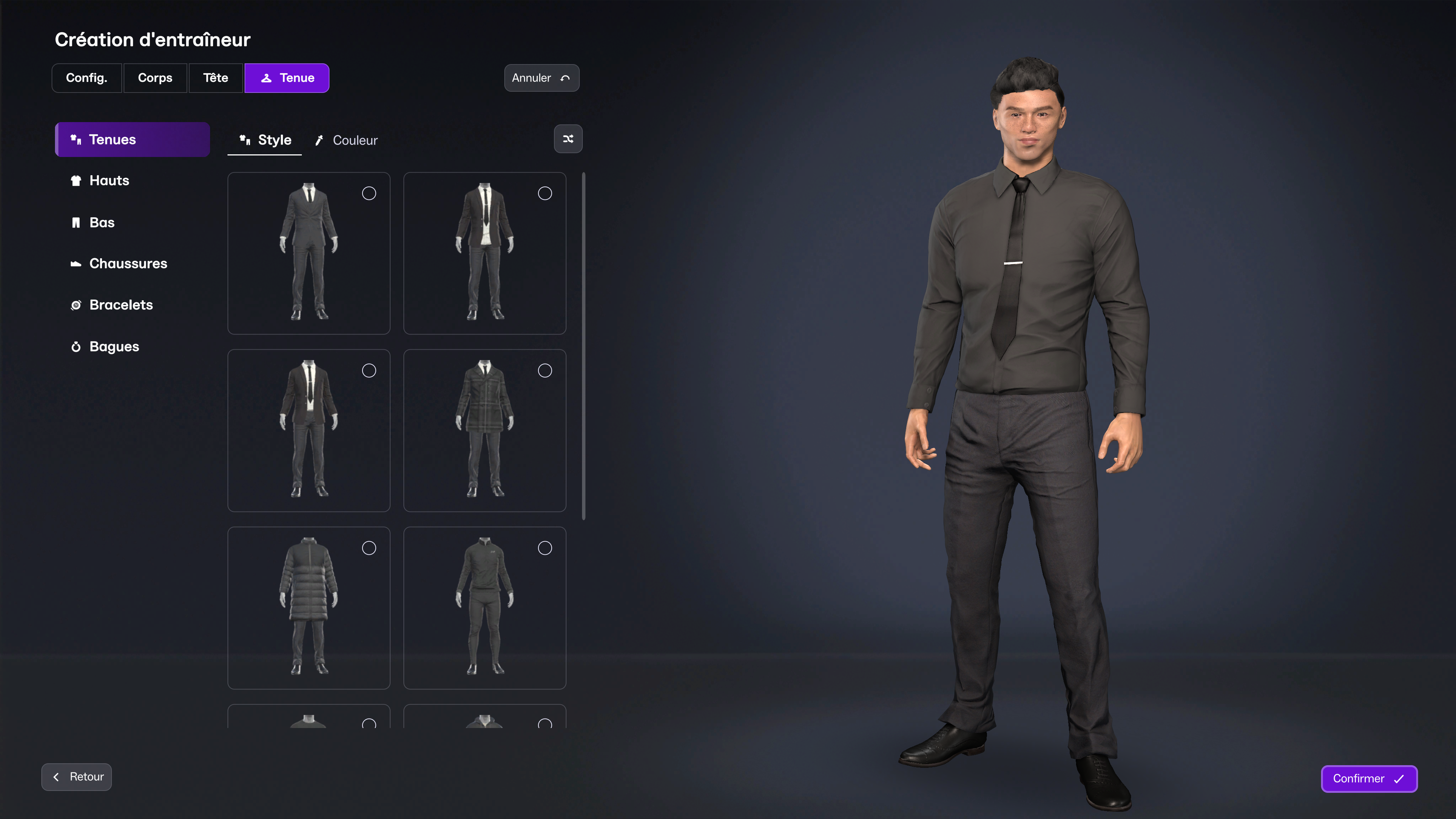Image resolution: width=1456 pixels, height=819 pixels.
Task: Click the Chaussures shoe icon
Action: point(76,264)
